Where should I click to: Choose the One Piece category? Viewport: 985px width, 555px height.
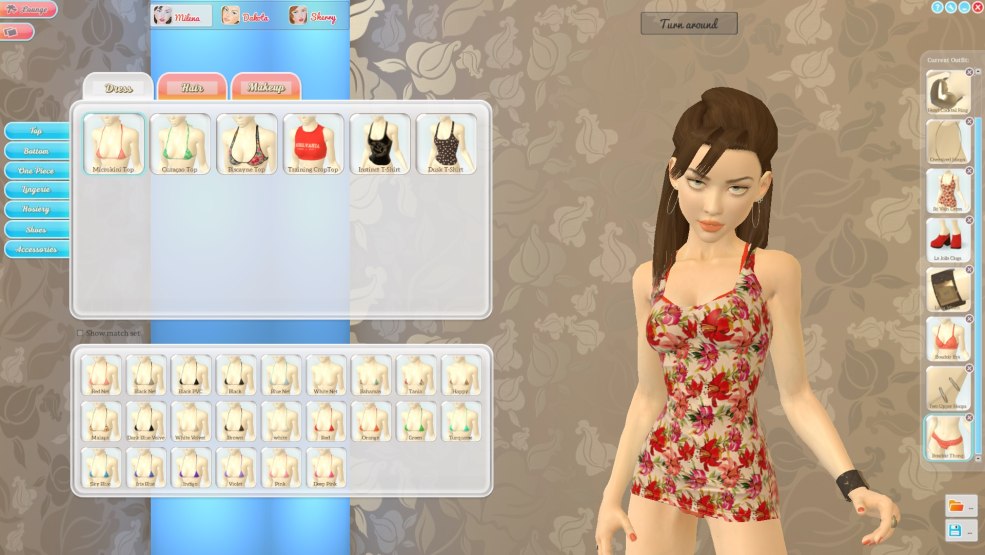point(36,170)
